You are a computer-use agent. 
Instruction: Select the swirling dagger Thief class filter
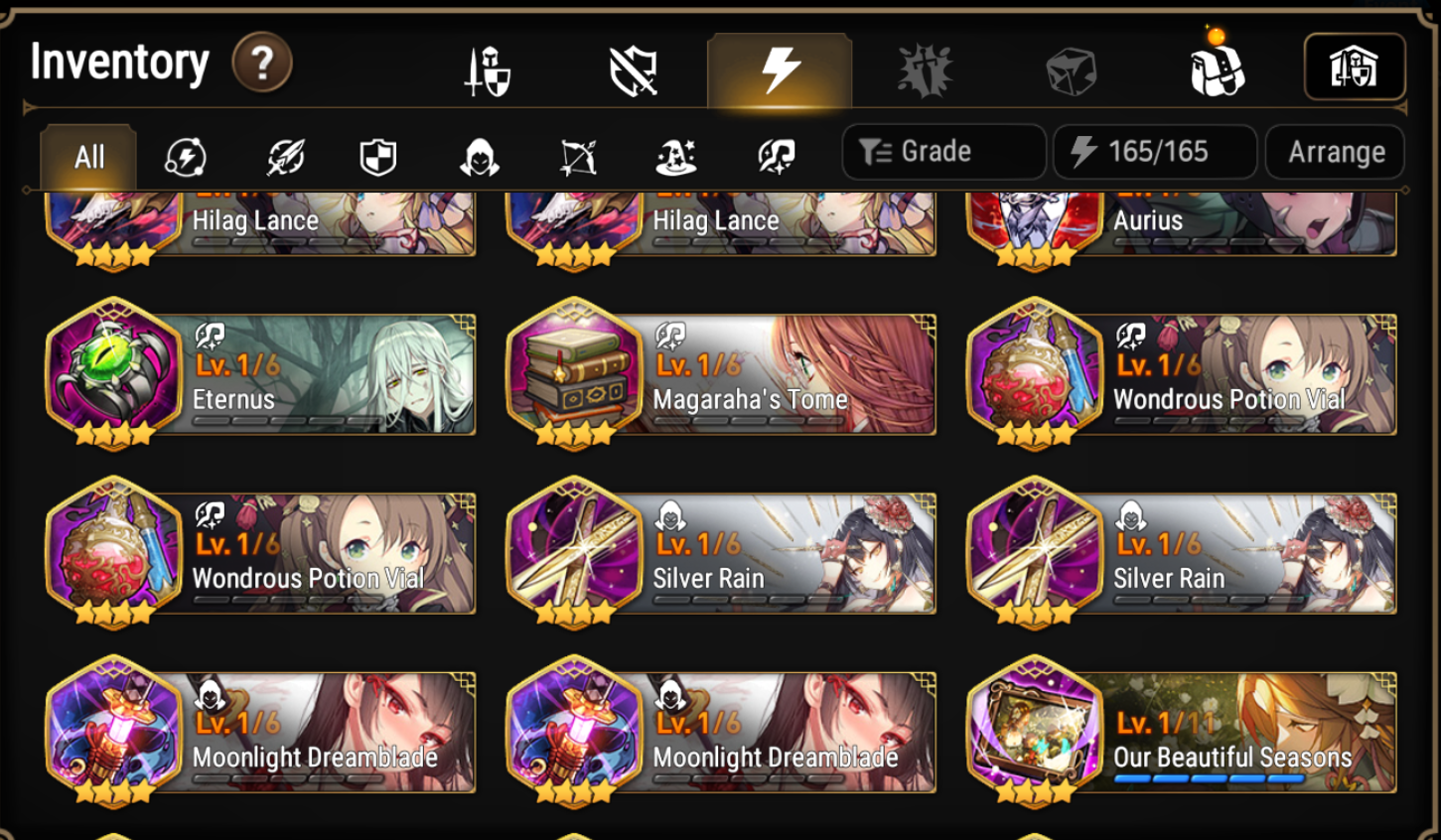[285, 156]
